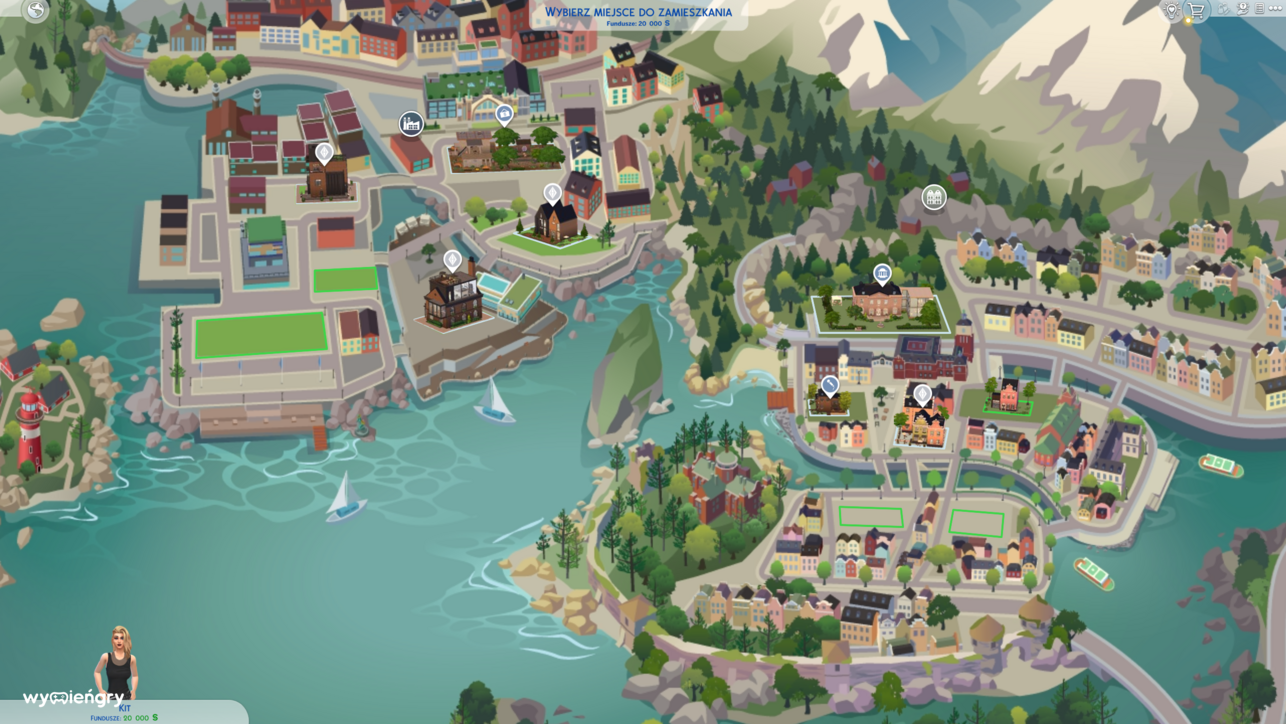Select the museum columns map marker
Screen dimensions: 1286x724
tap(882, 273)
